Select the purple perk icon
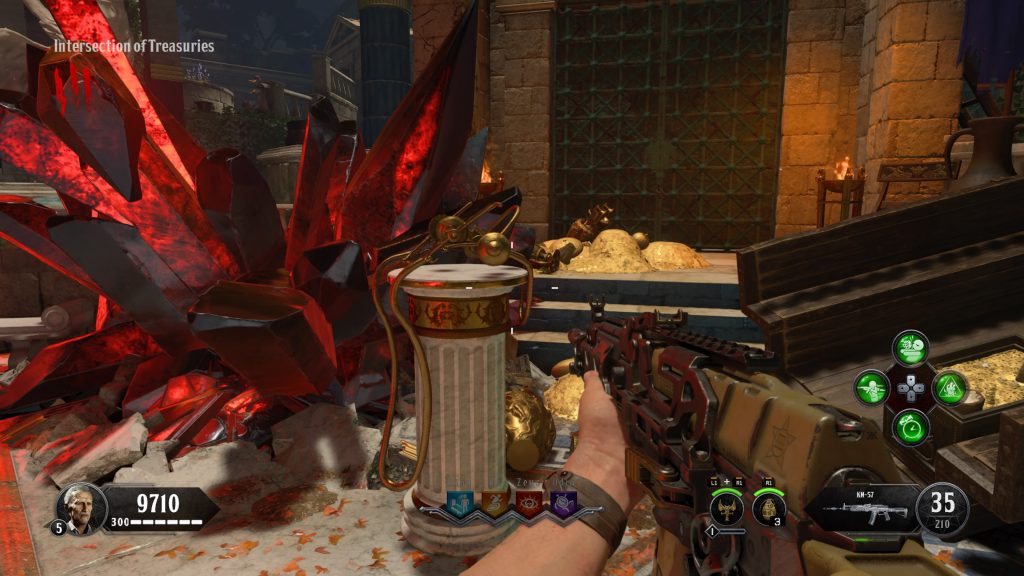1024x576 pixels. (564, 503)
